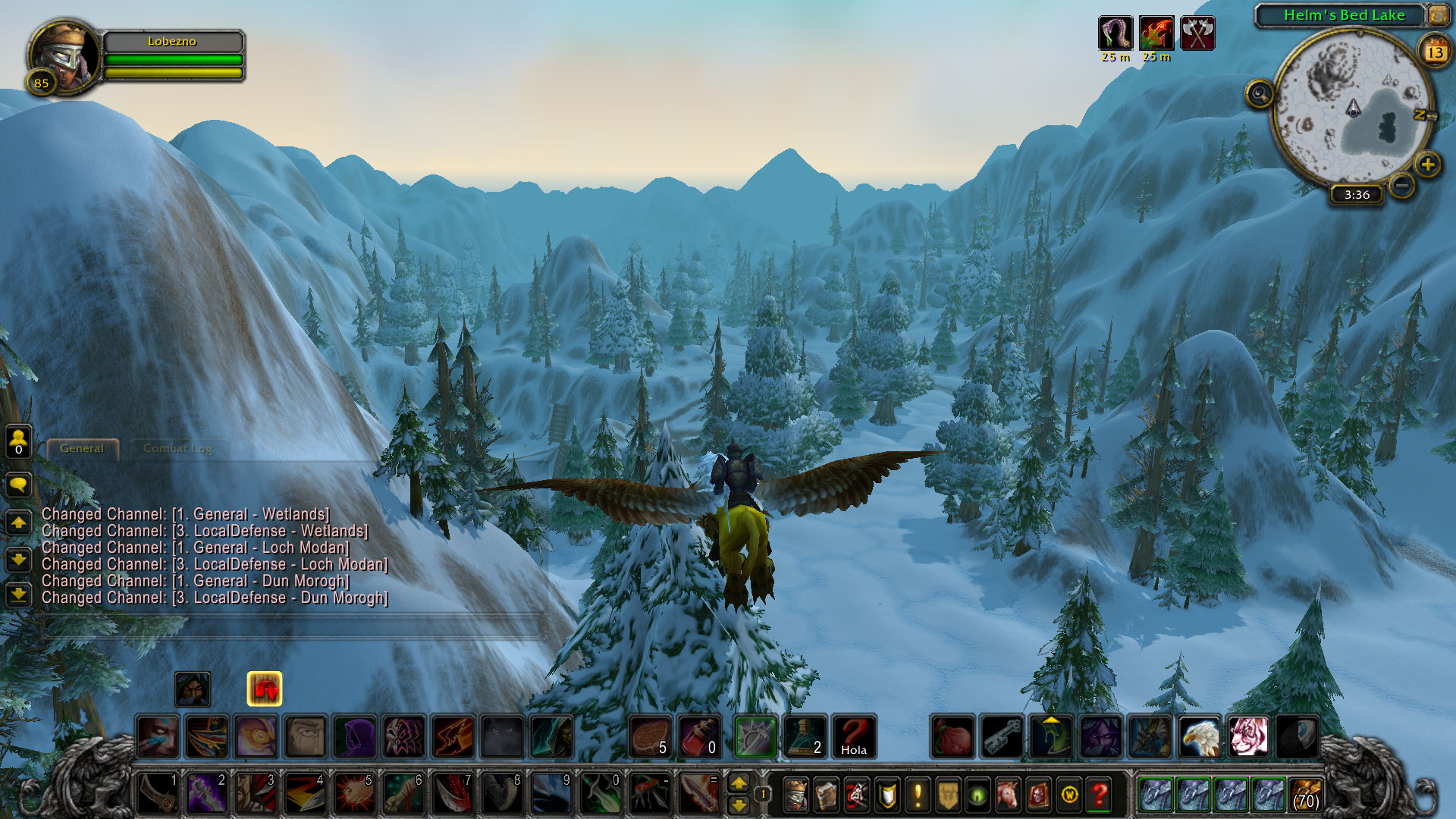Jump chat to the bottom
The width and height of the screenshot is (1456, 819).
[x=19, y=594]
